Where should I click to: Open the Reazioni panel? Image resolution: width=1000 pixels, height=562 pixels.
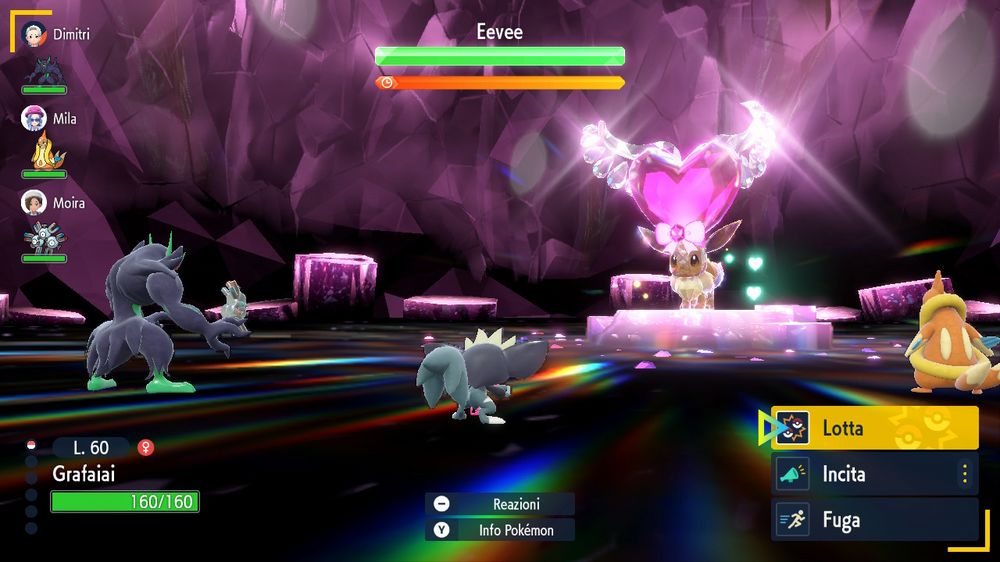[500, 504]
